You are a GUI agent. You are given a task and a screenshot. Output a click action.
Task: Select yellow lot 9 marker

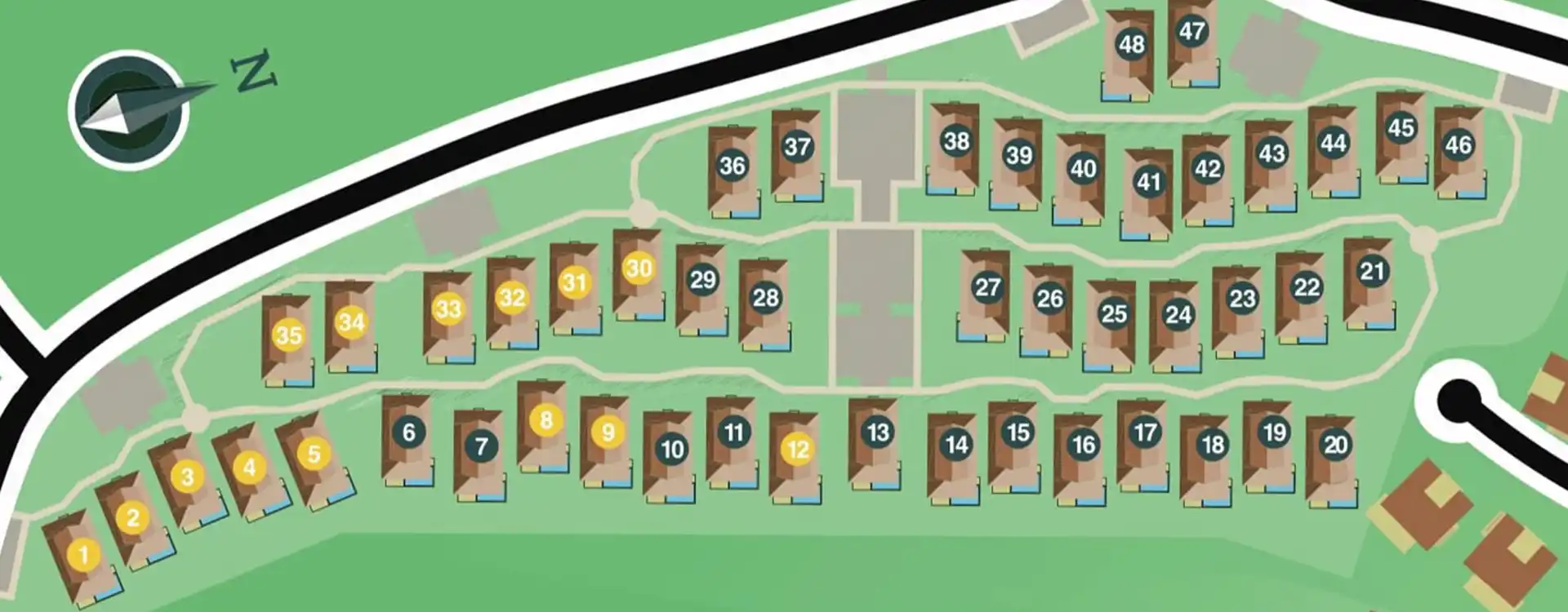608,432
